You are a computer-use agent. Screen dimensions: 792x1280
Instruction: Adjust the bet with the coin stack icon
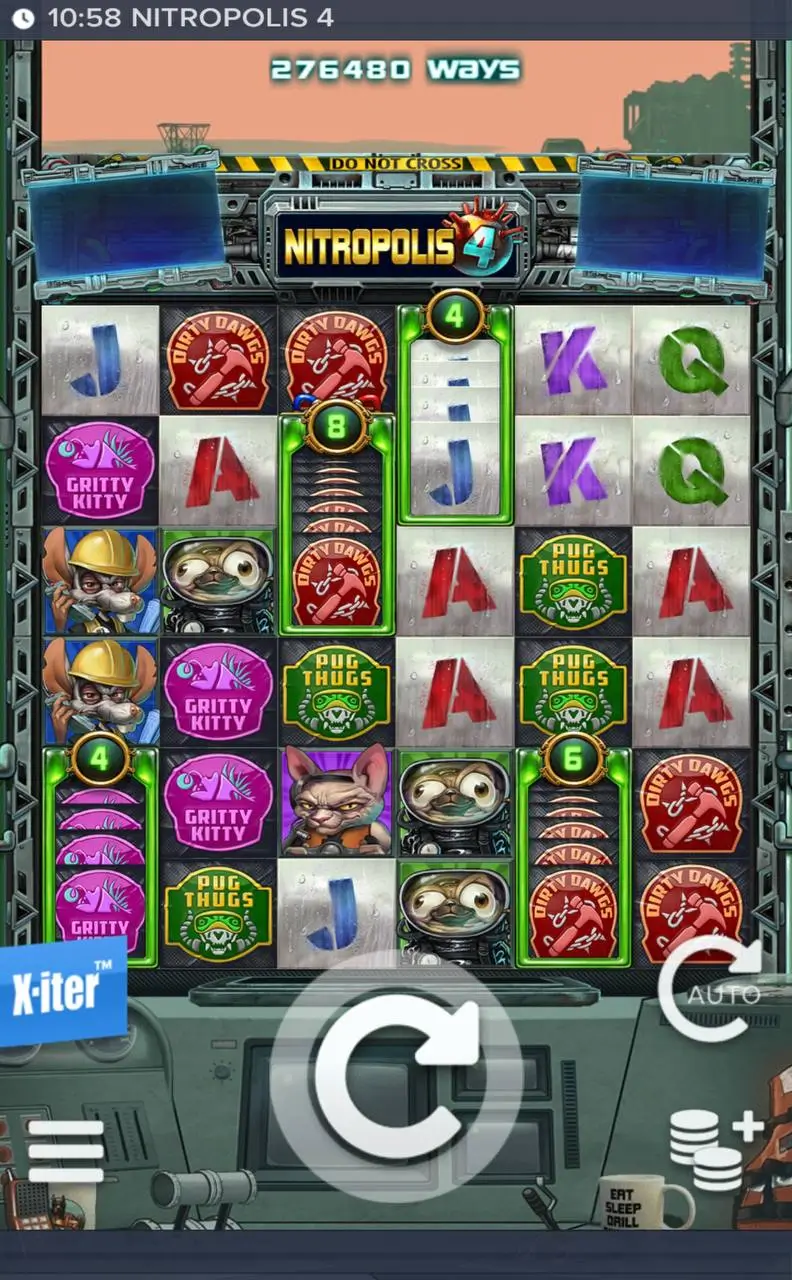tap(714, 1149)
